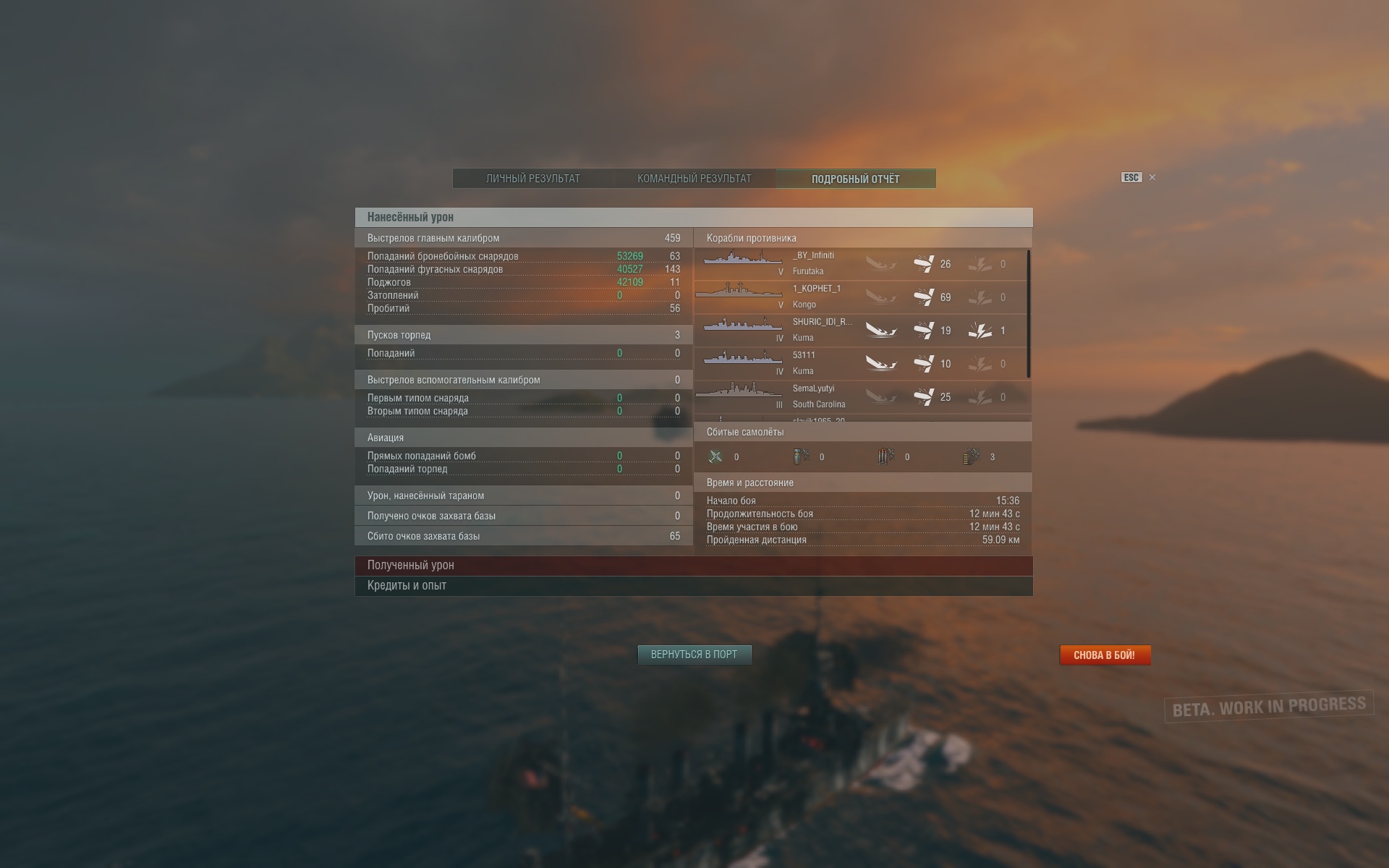
Task: Expand the Полученный урон section
Action: coord(693,566)
